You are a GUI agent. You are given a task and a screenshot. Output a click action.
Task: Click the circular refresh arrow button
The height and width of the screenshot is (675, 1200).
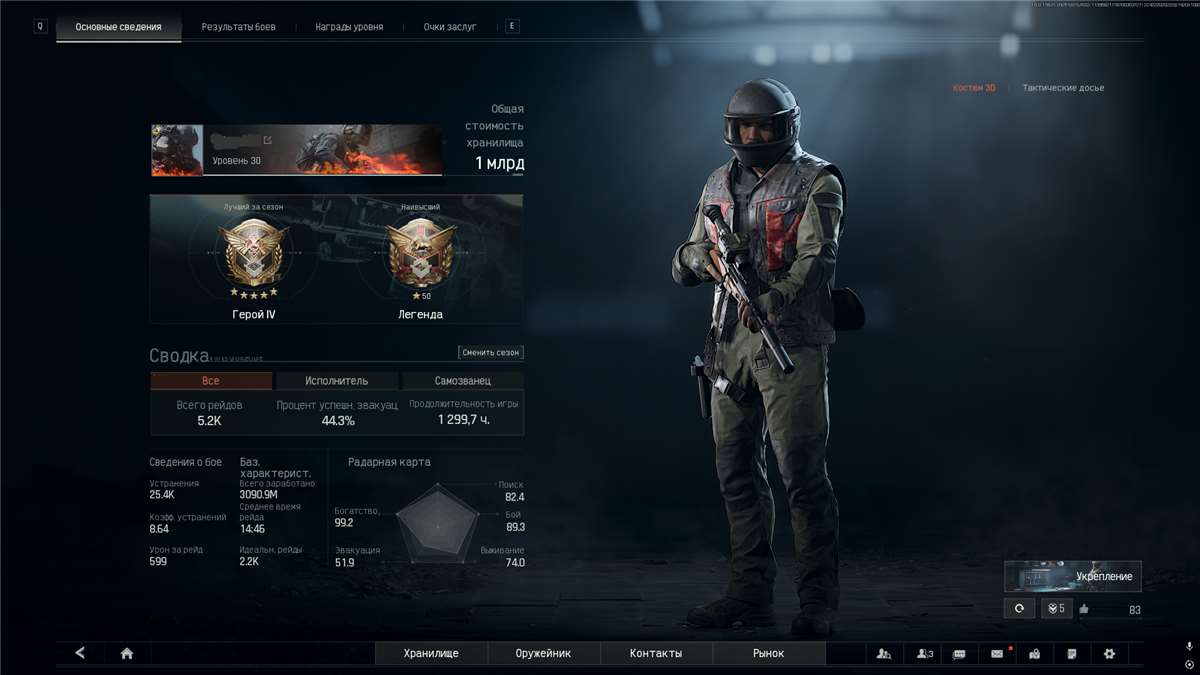tap(1019, 608)
